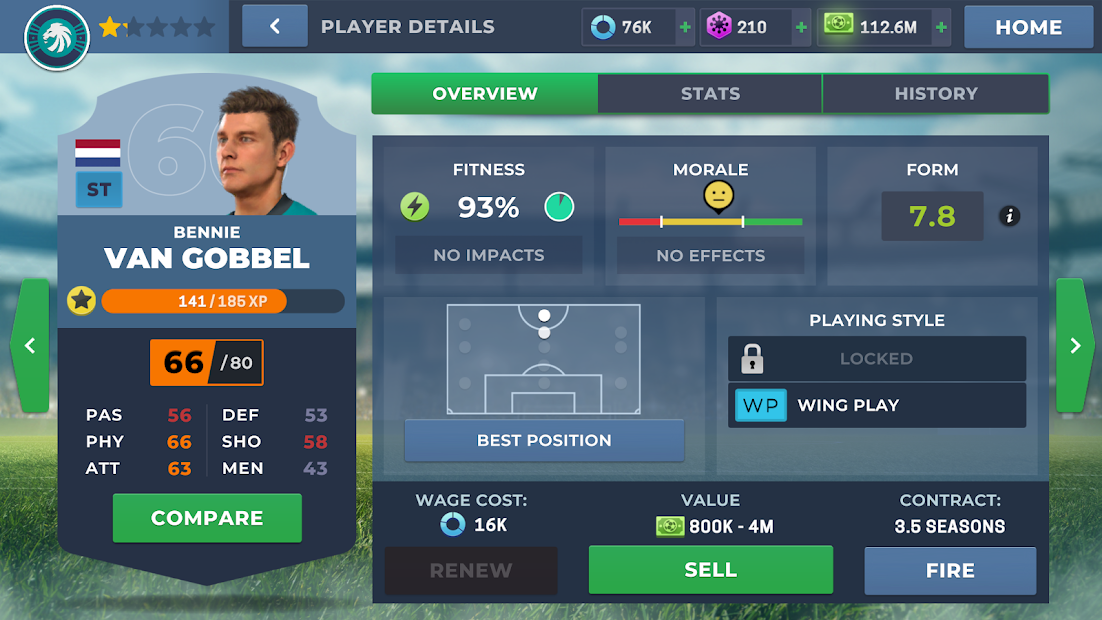Open the club crest badge
Viewport: 1102px width, 620px height.
(57, 37)
